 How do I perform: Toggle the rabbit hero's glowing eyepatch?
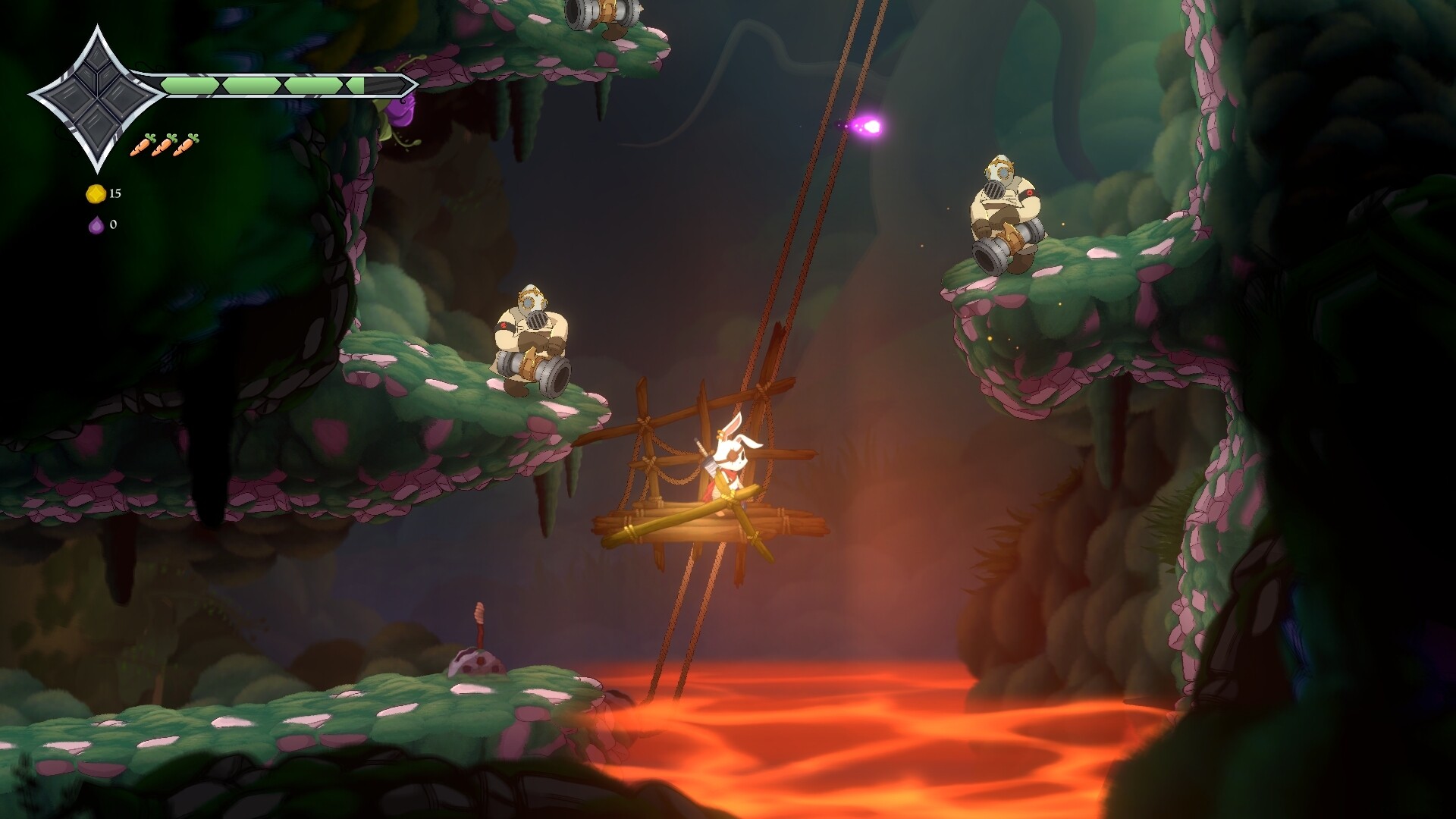(732, 454)
